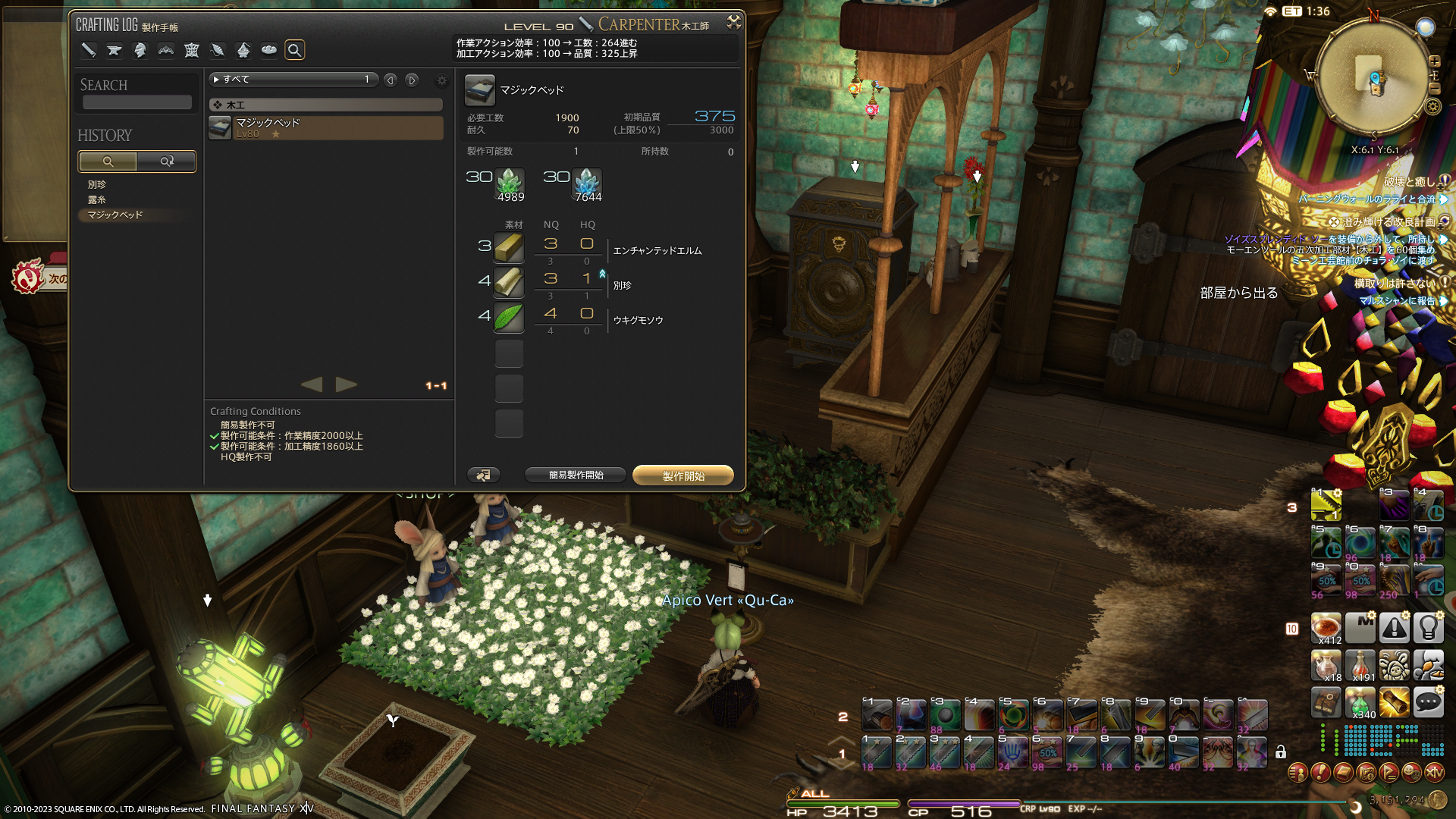Go to the next recipe list page arrow
Viewport: 1456px width, 819px height.
coord(347,384)
